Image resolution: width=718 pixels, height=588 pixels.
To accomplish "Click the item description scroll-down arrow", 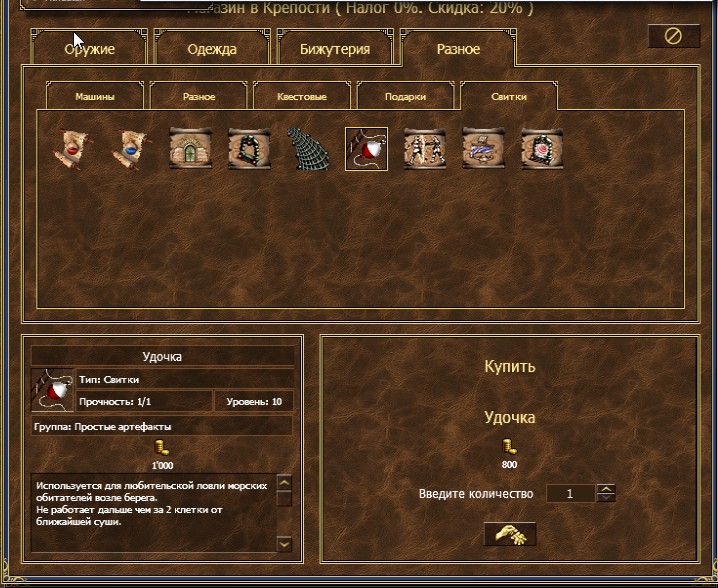I will 284,544.
